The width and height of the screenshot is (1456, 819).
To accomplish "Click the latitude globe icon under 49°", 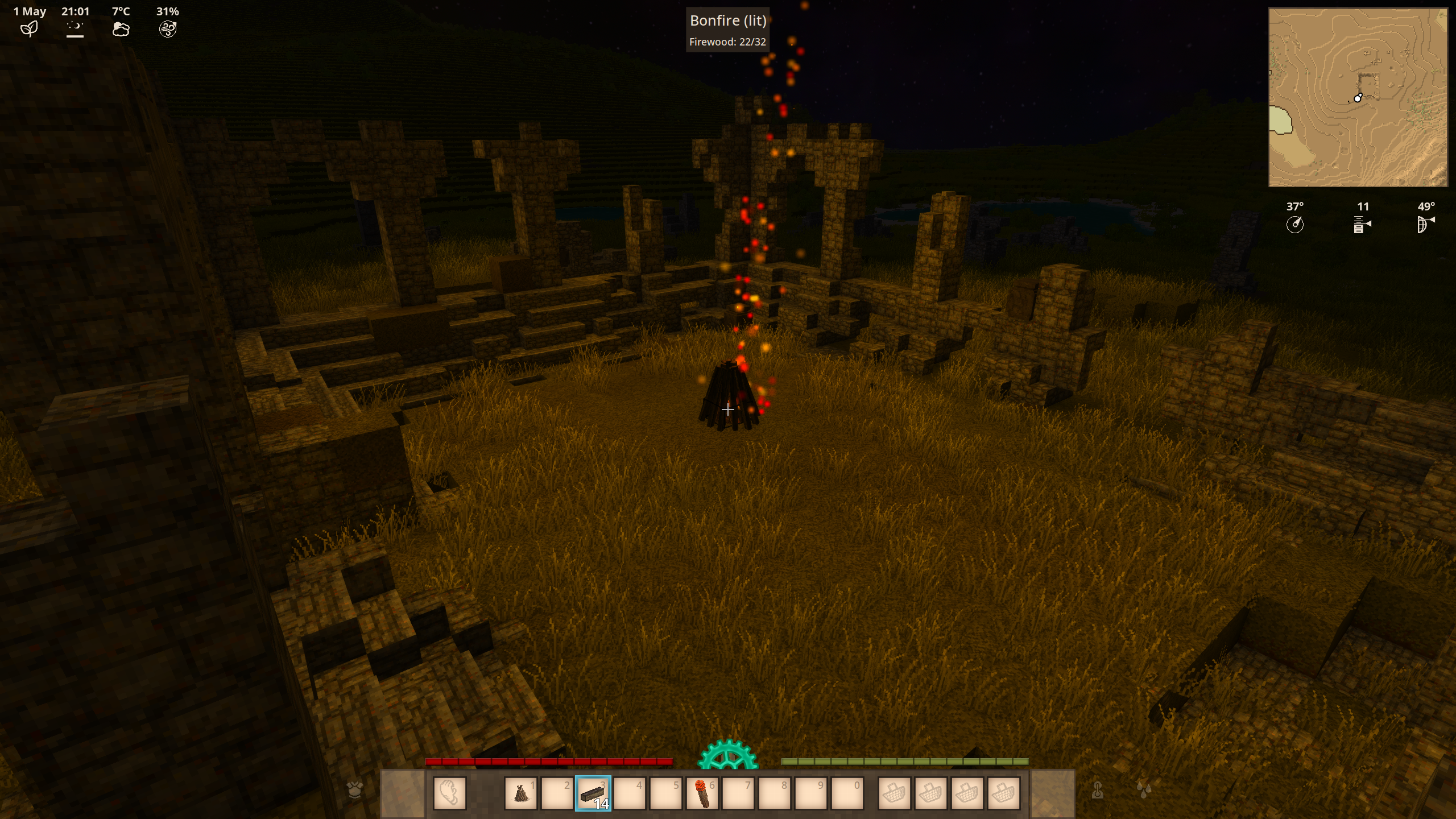I will point(1425,225).
